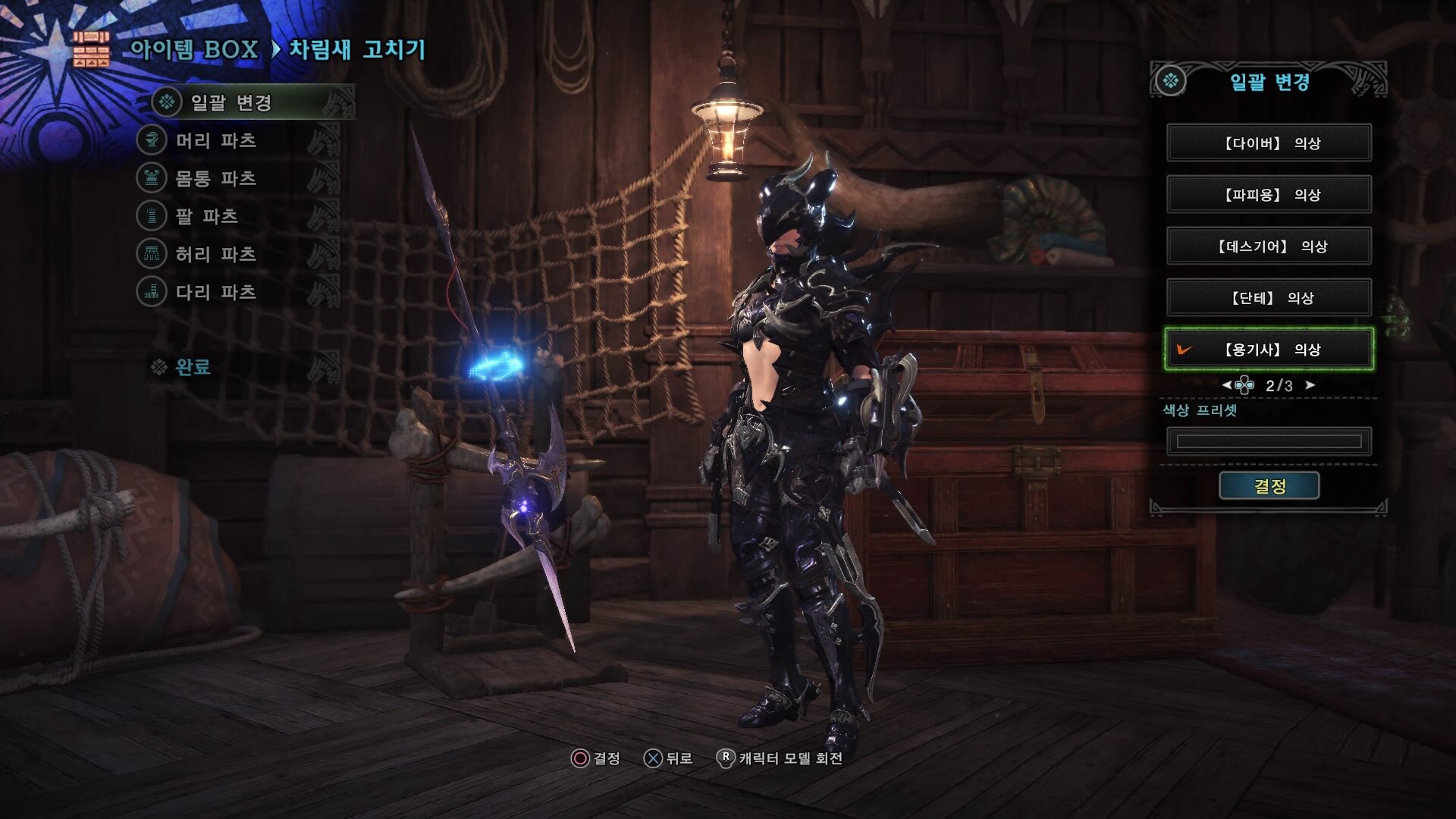The width and height of the screenshot is (1456, 819).
Task: Select the 일괄 변경 menu entry
Action: (231, 102)
